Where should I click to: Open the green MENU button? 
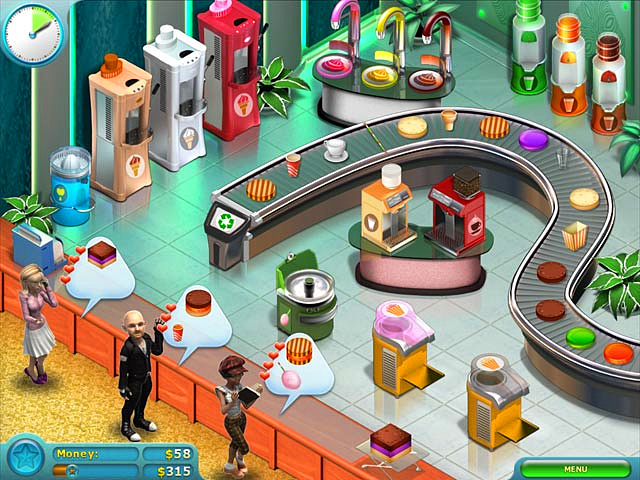(575, 468)
